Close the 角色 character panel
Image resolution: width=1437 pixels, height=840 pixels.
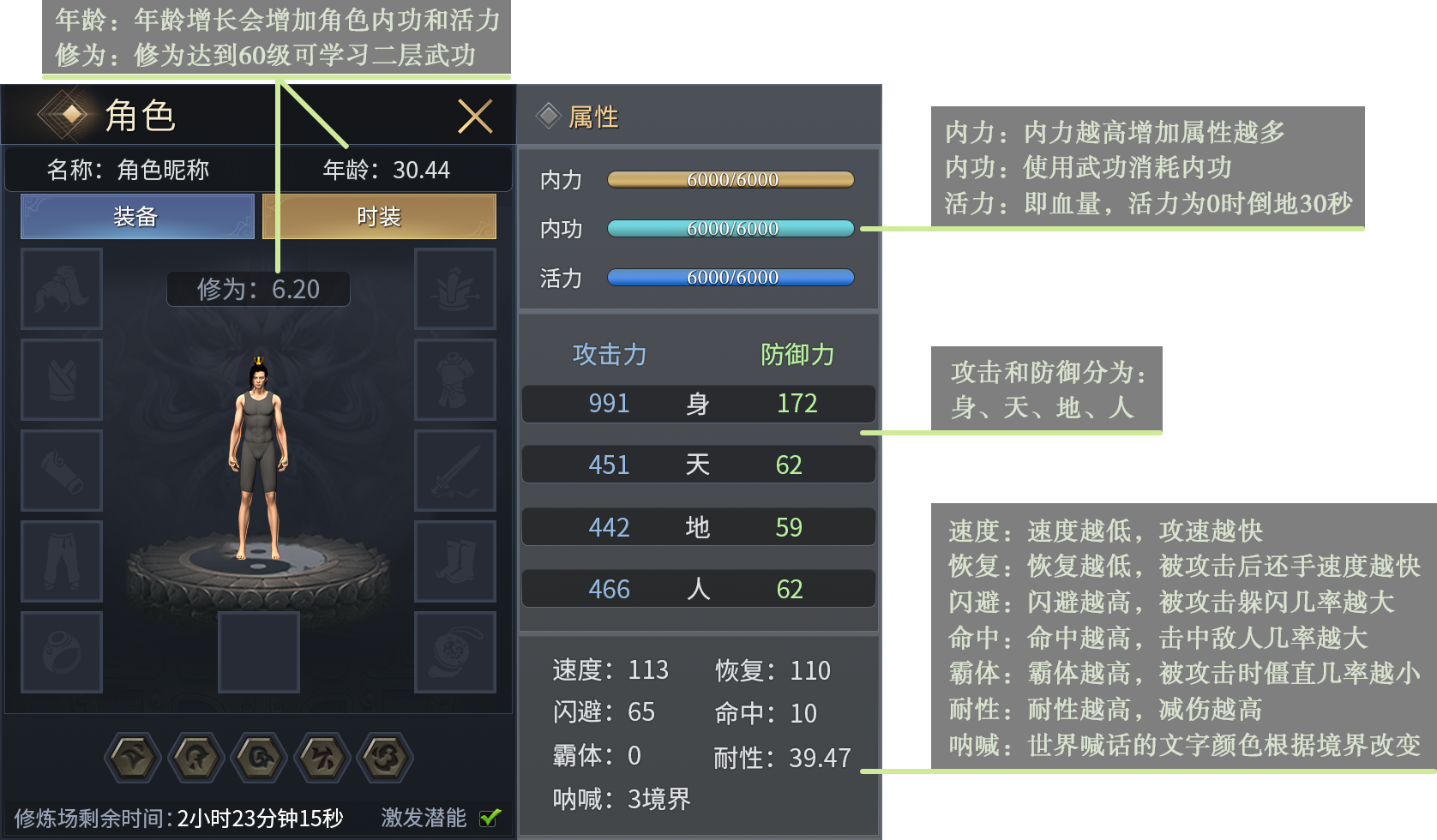coord(475,117)
